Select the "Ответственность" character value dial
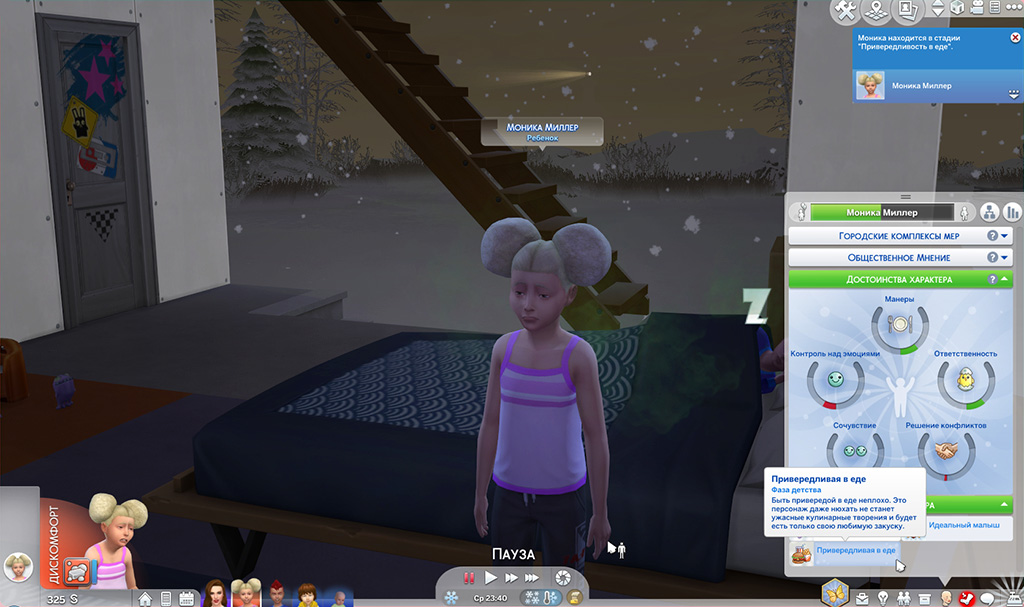Image resolution: width=1024 pixels, height=607 pixels. 965,383
